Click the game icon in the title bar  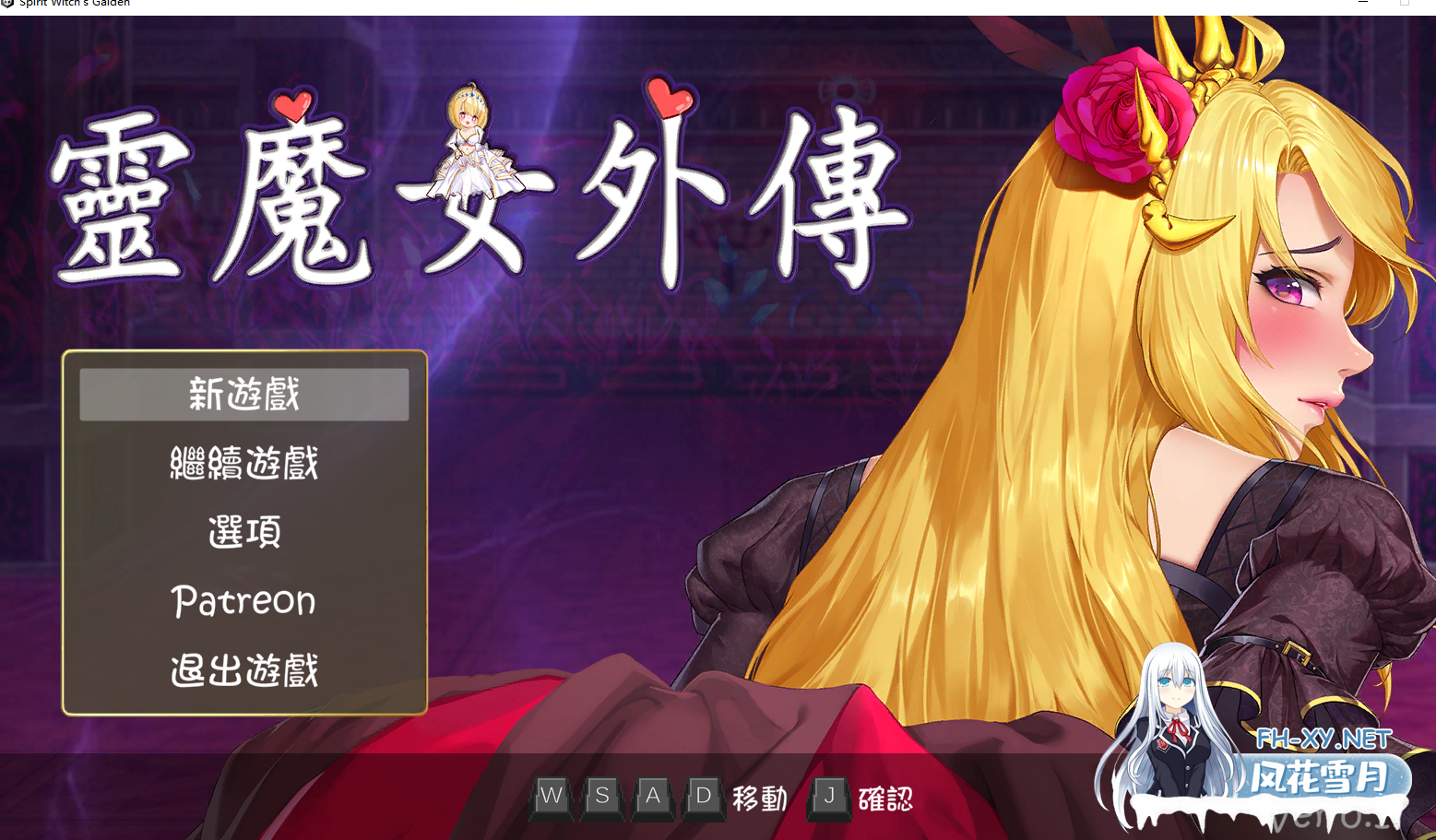point(9,4)
